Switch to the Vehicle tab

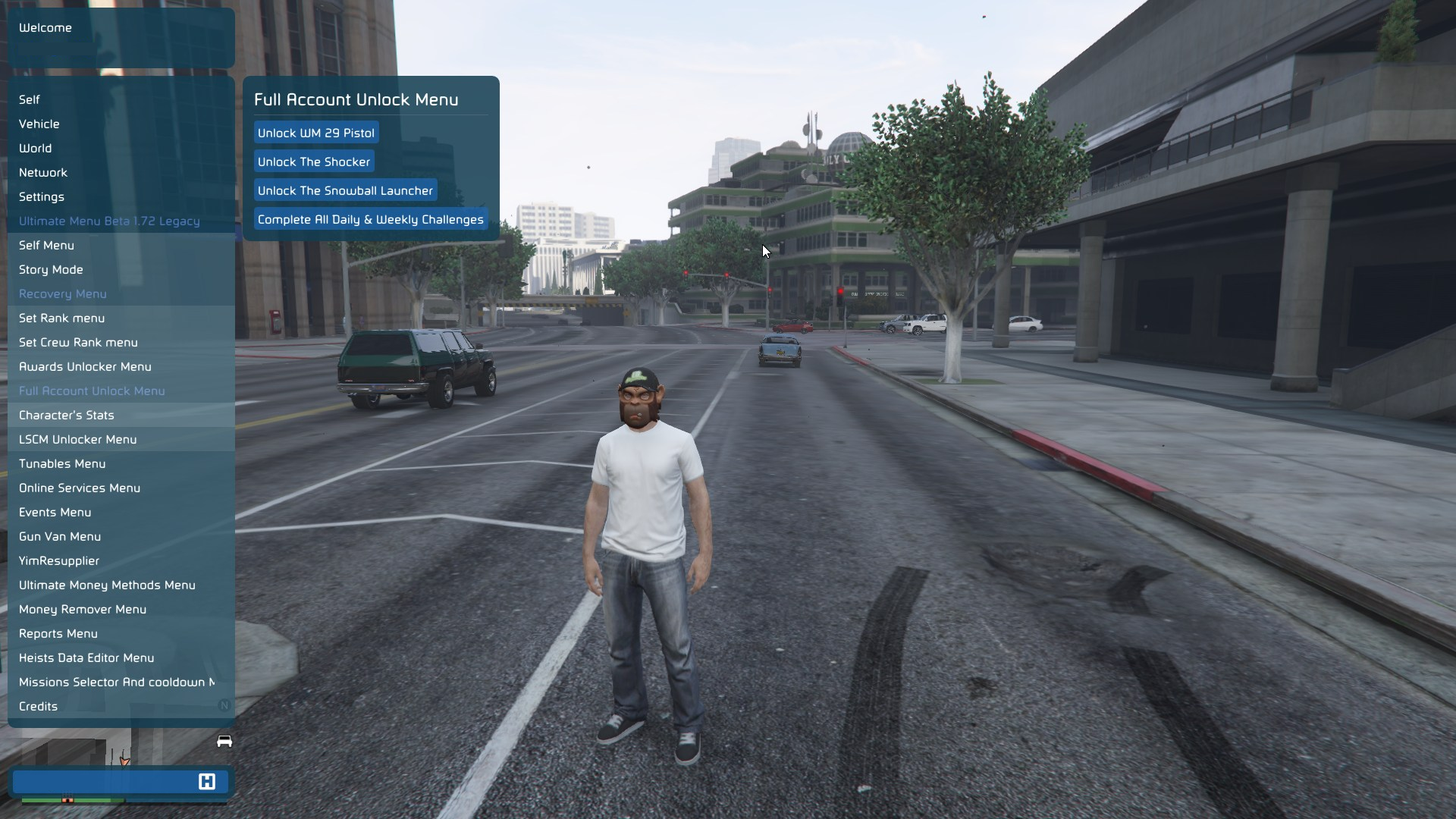click(39, 124)
